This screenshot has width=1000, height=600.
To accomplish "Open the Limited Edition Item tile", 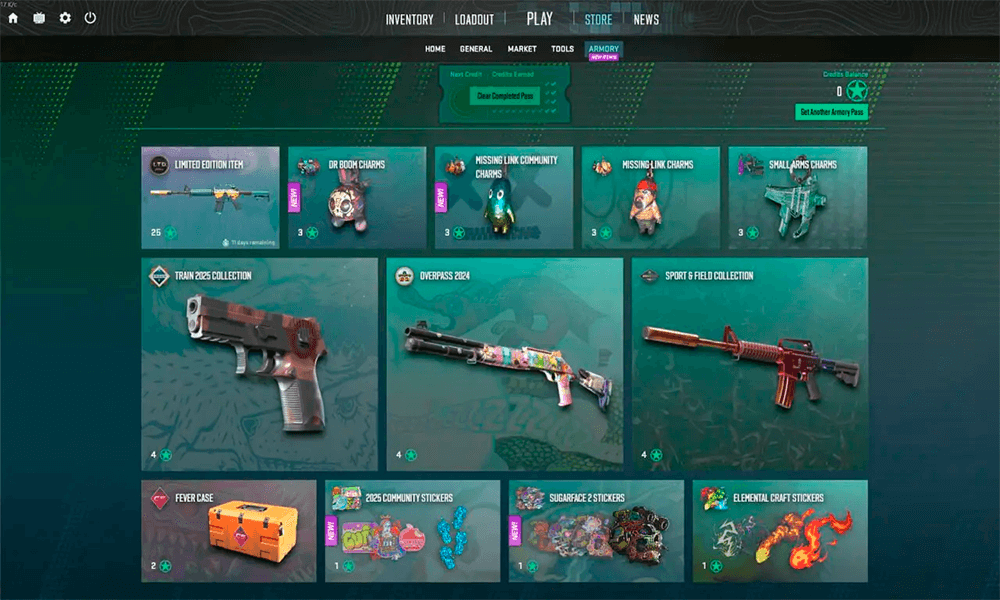I will point(210,197).
